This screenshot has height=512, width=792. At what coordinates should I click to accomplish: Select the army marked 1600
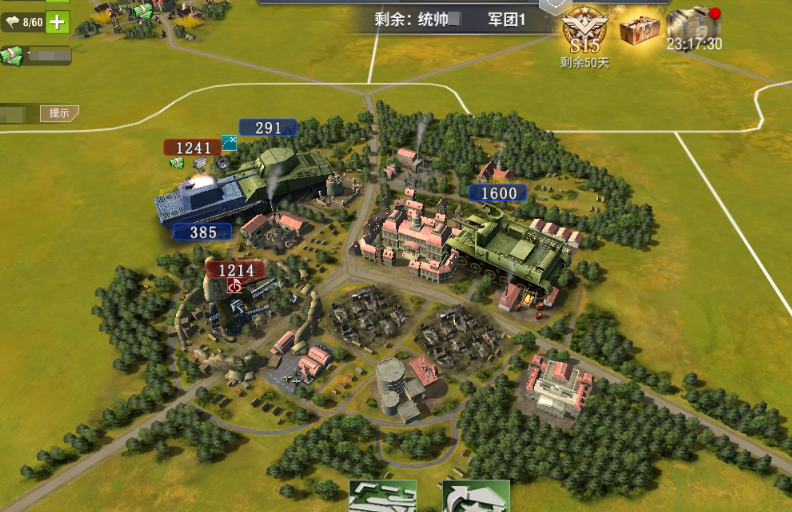[x=499, y=193]
